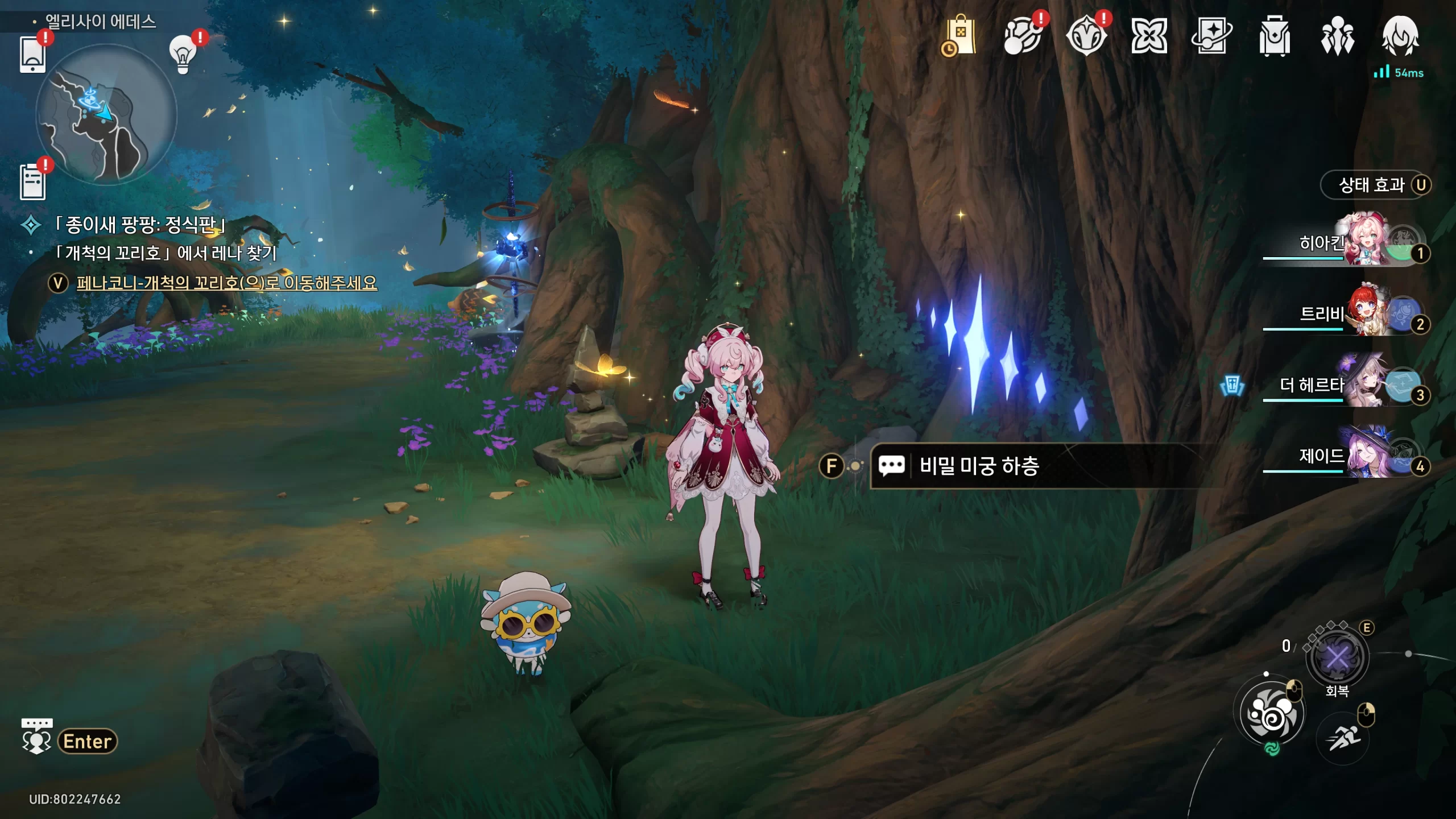
Task: Open the chat box icon
Action: pos(36,736)
